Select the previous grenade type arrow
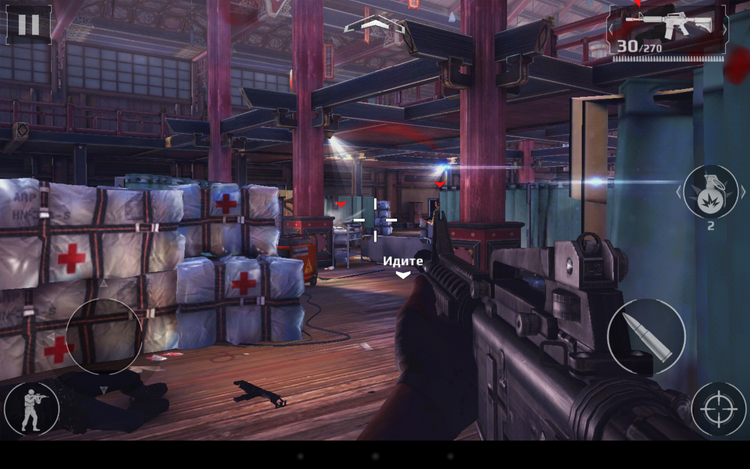This screenshot has width=750, height=469. point(681,191)
